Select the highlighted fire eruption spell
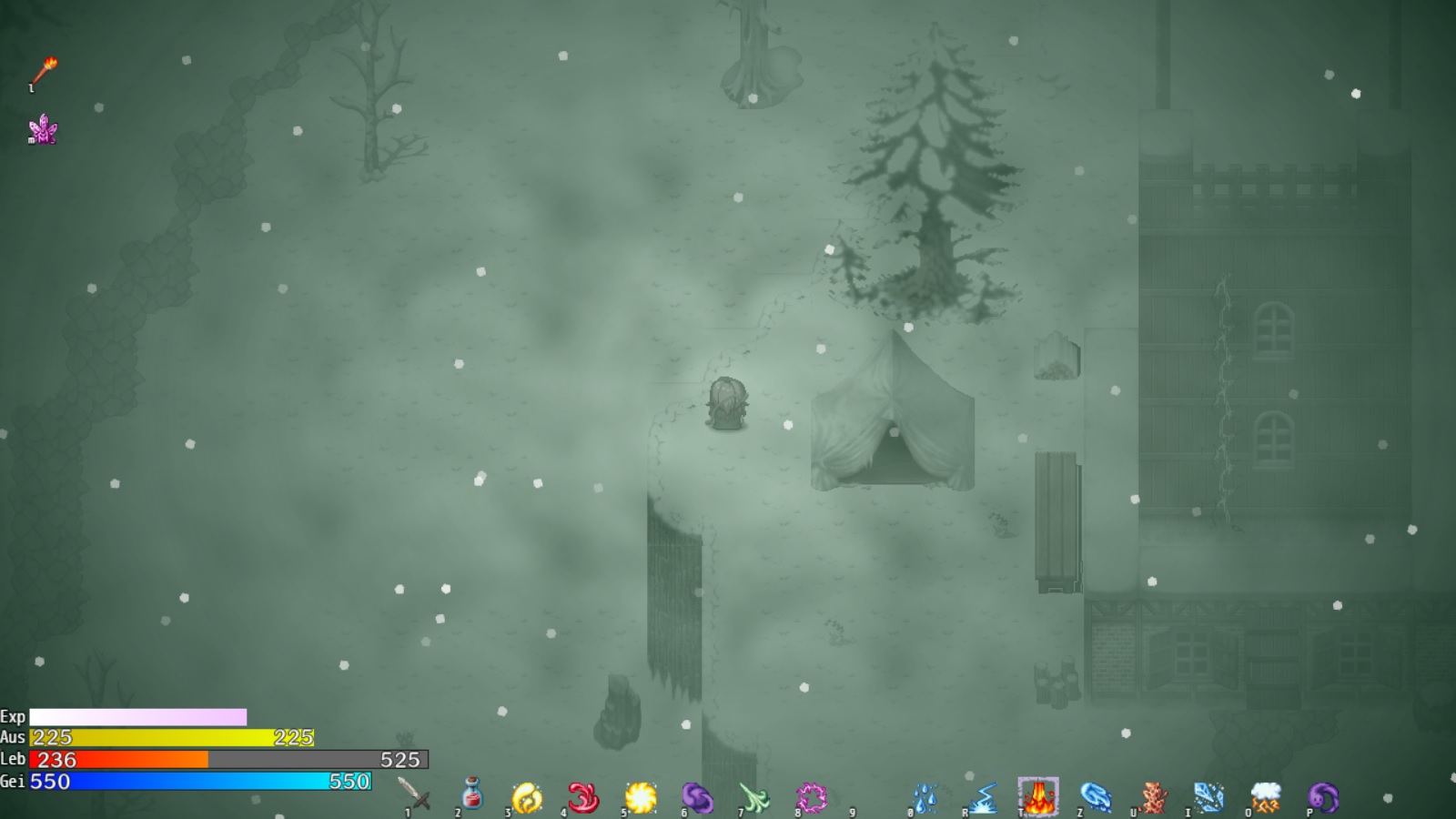This screenshot has height=819, width=1456. pos(1038,797)
